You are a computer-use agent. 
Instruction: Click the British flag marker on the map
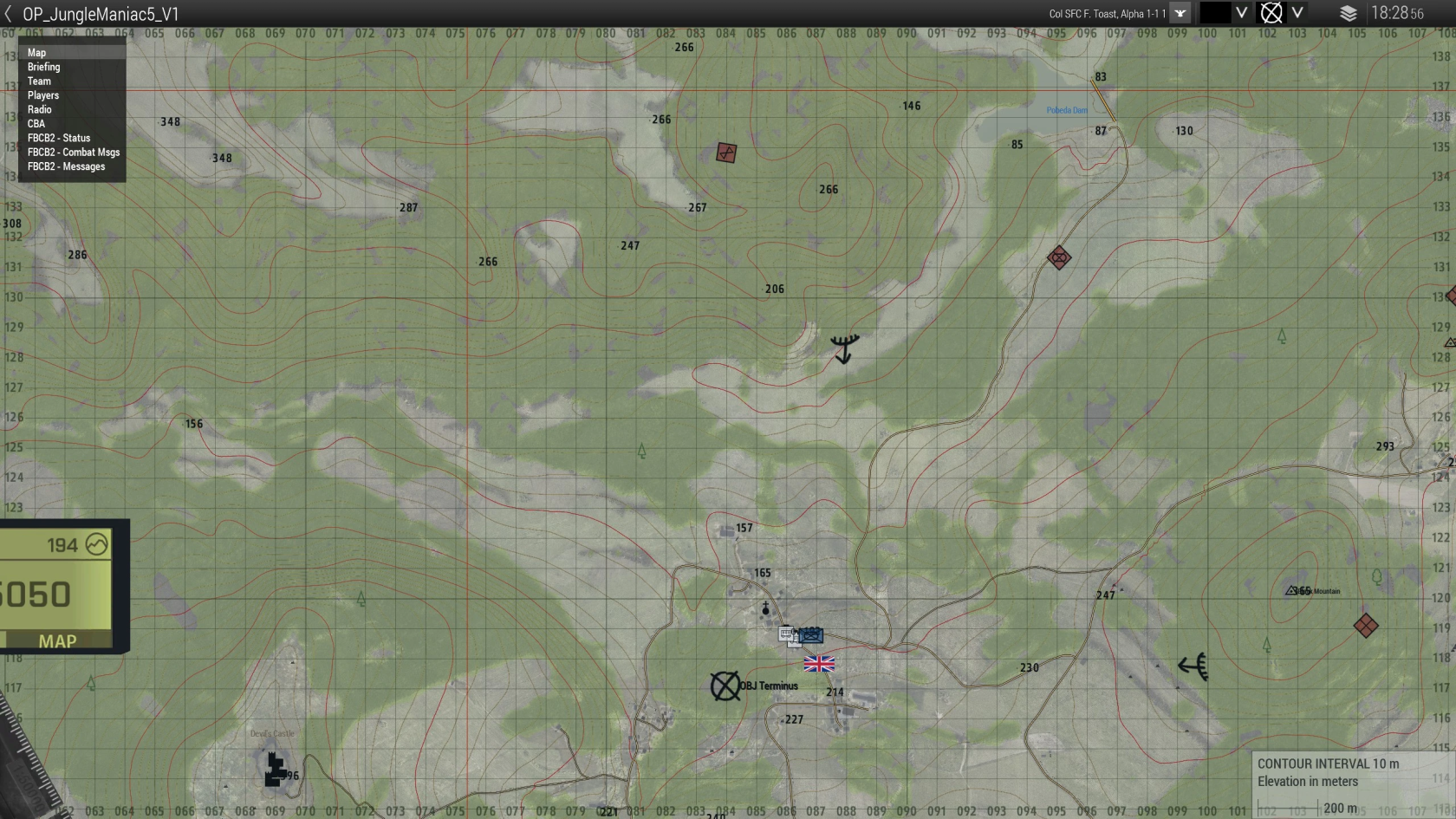pos(818,666)
